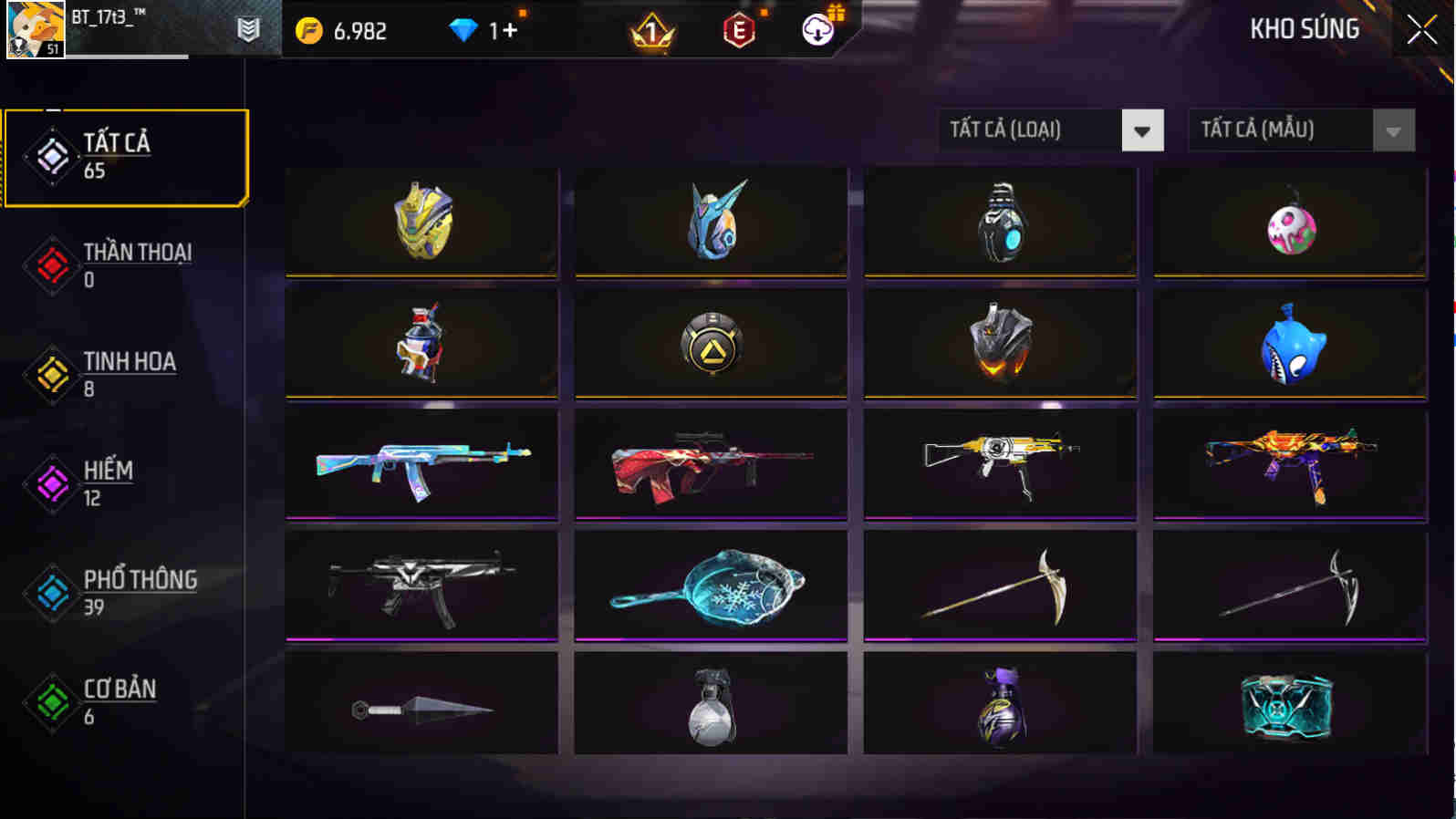
Task: Select the red THẦN THOẠI rarity icon
Action: point(52,264)
